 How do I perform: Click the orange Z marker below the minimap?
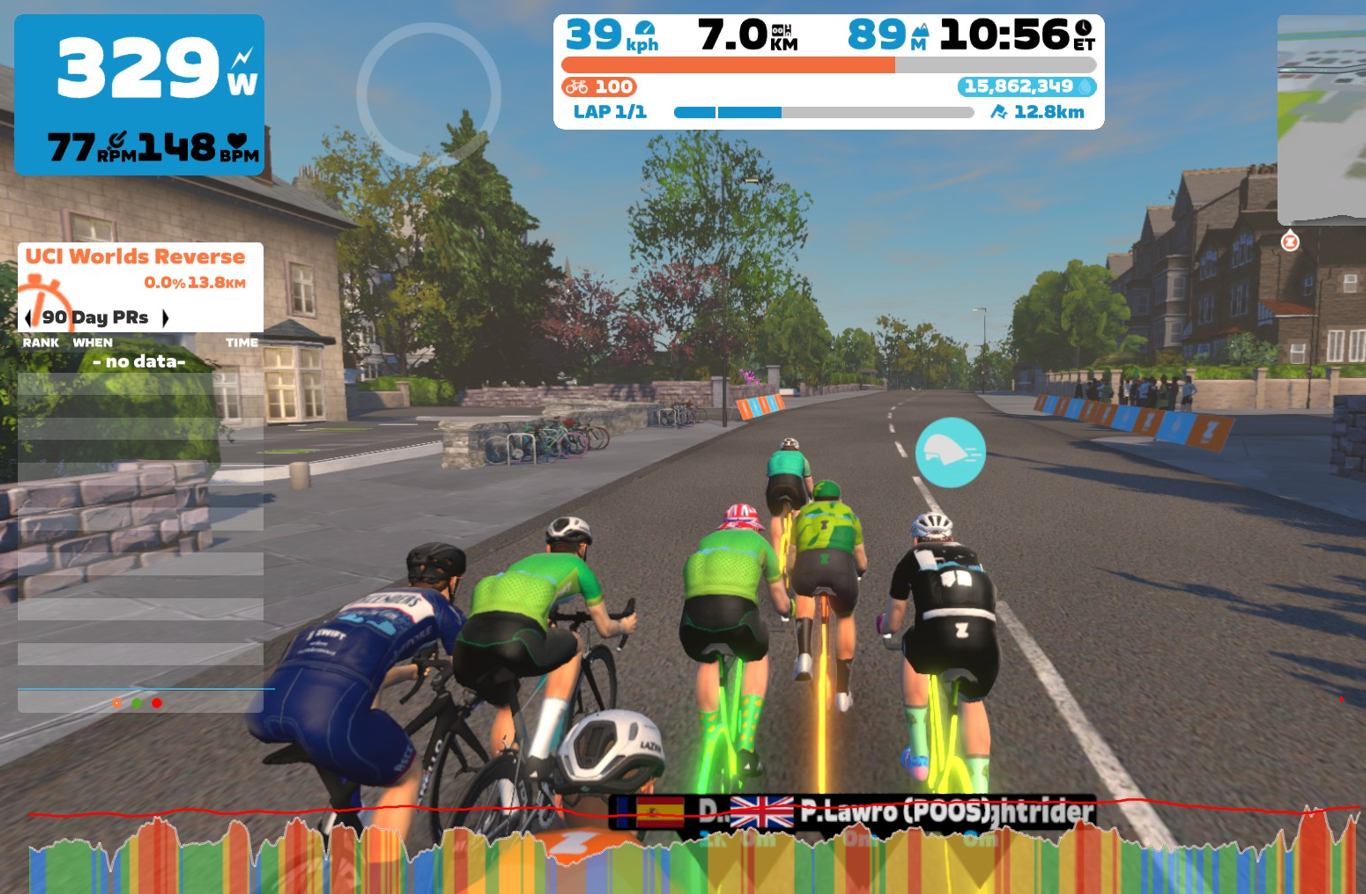(x=1290, y=241)
